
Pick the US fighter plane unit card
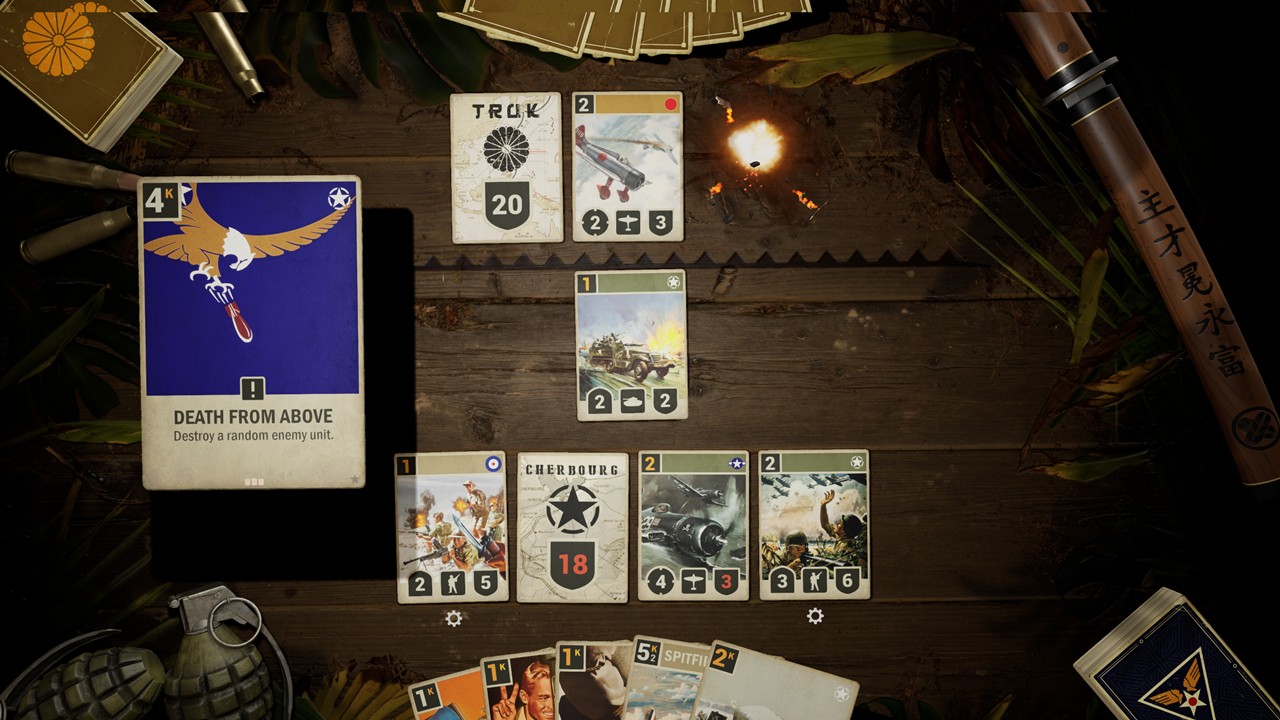click(693, 526)
